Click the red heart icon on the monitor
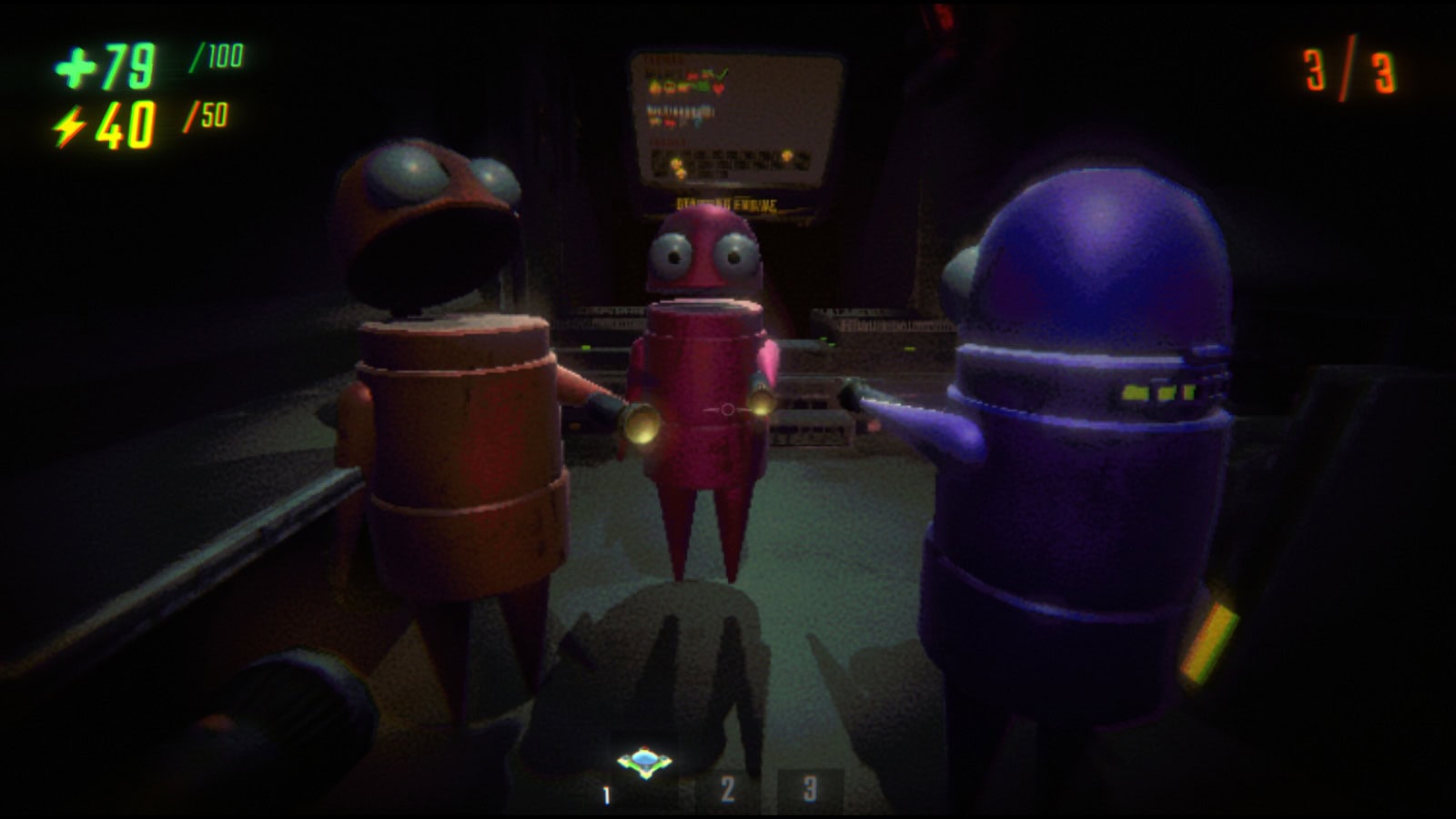Viewport: 1456px width, 819px height. (719, 87)
